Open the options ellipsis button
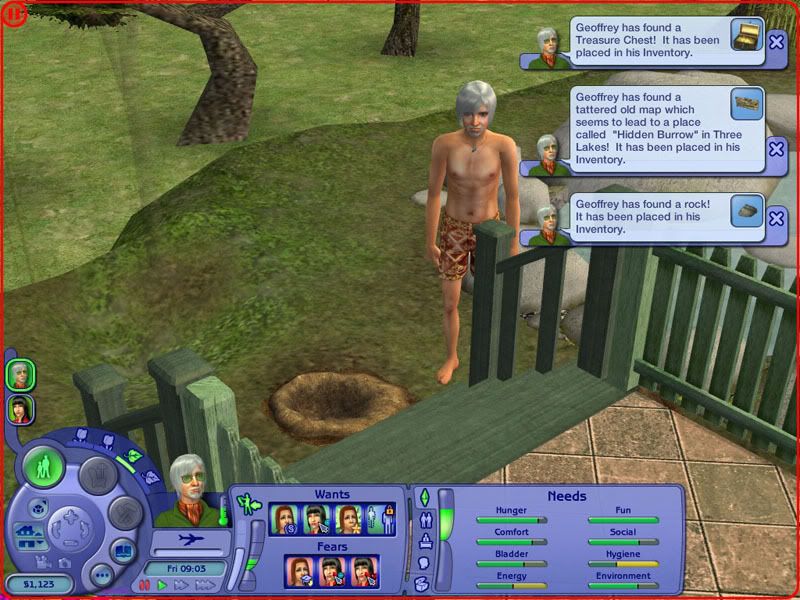This screenshot has width=800, height=600. coord(100,576)
